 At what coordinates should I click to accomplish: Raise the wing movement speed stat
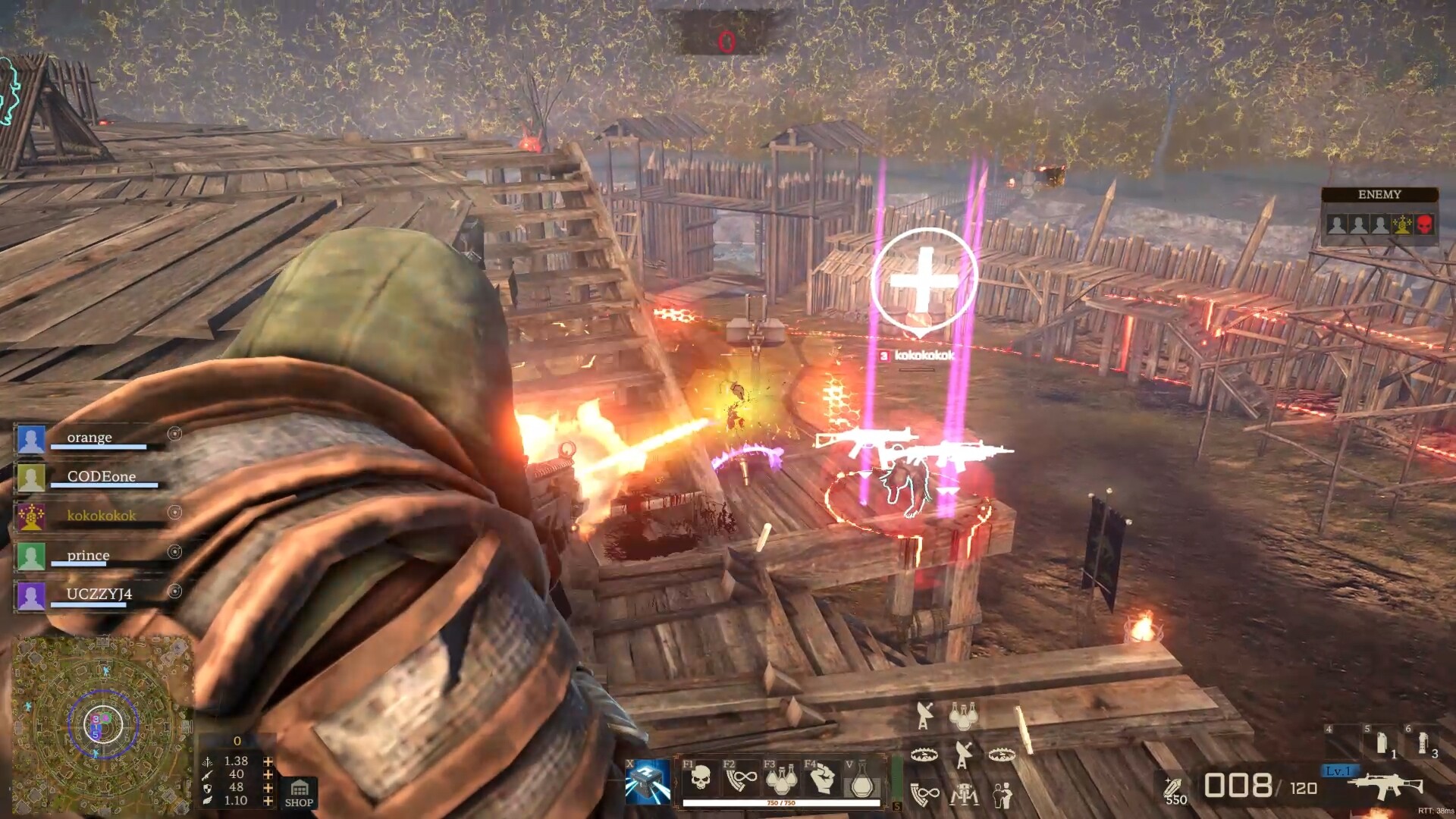[x=268, y=801]
